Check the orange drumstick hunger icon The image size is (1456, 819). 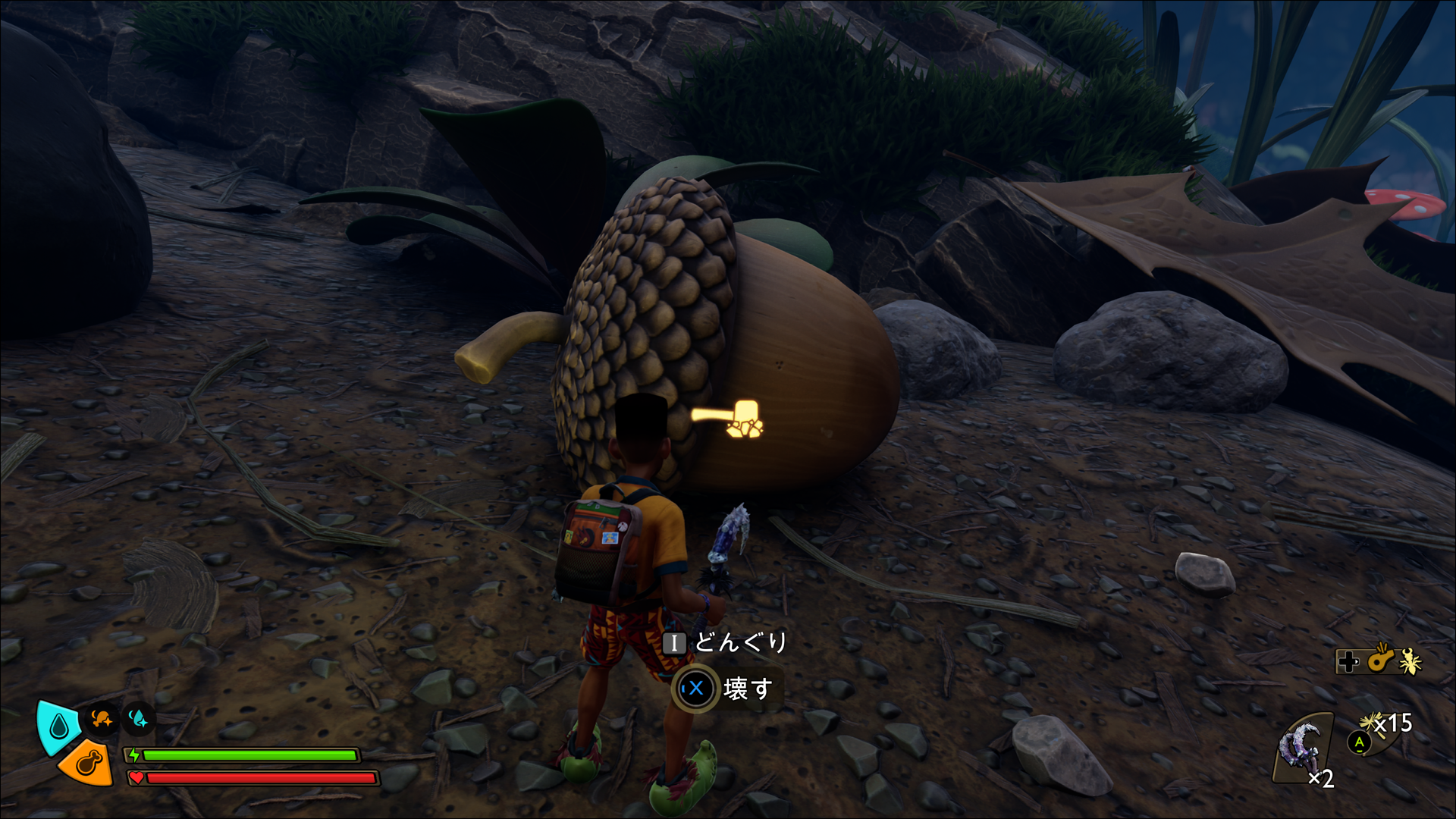pyautogui.click(x=86, y=762)
